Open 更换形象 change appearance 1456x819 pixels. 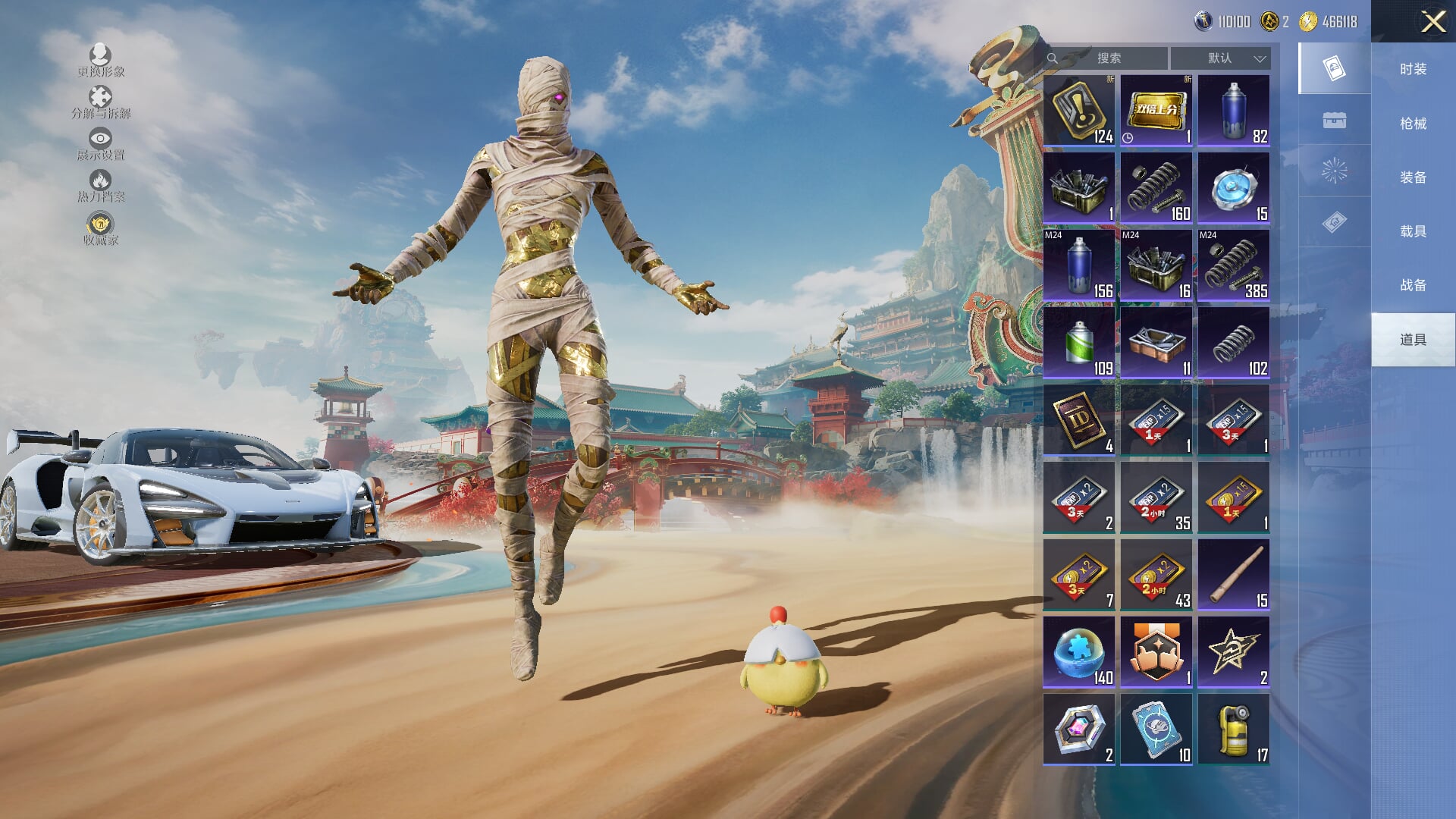[x=100, y=60]
